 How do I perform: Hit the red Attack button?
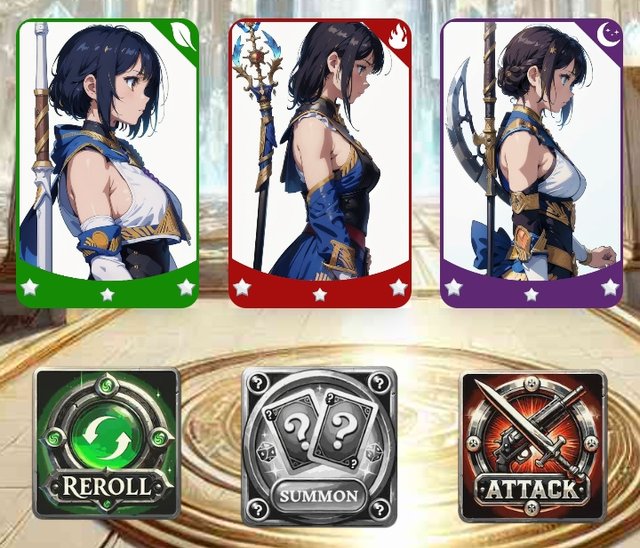[x=532, y=446]
